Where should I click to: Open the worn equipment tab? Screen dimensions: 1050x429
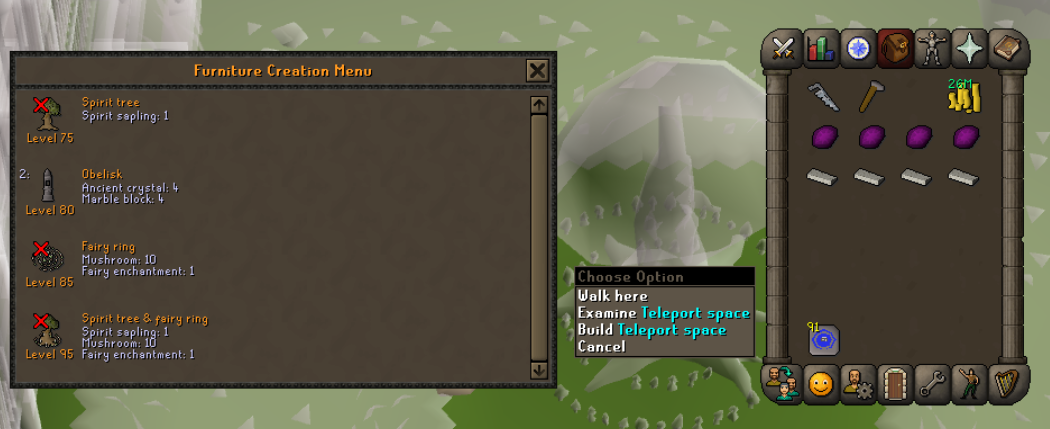tap(933, 49)
